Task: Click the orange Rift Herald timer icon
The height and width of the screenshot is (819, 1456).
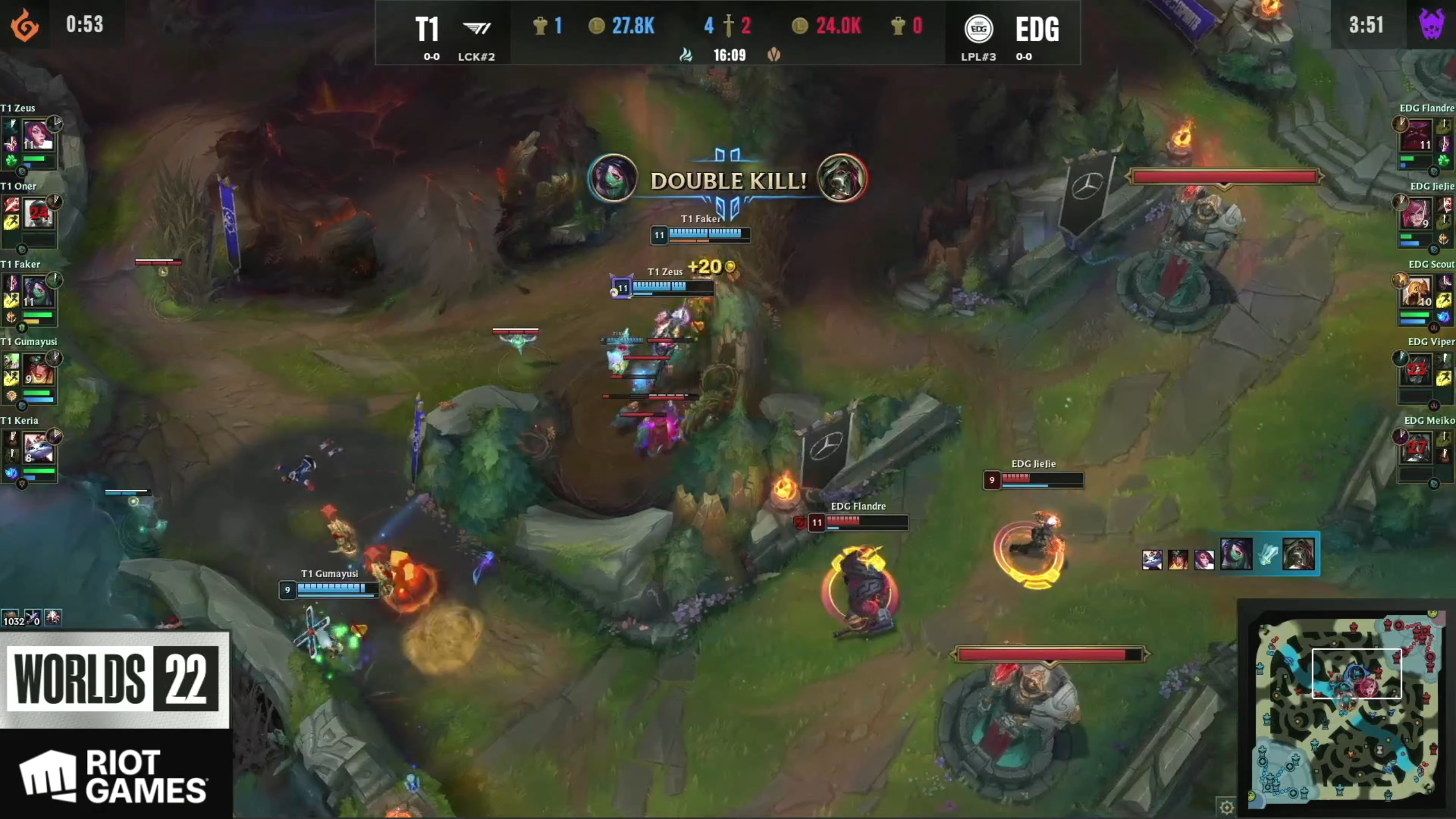Action: [x=25, y=25]
